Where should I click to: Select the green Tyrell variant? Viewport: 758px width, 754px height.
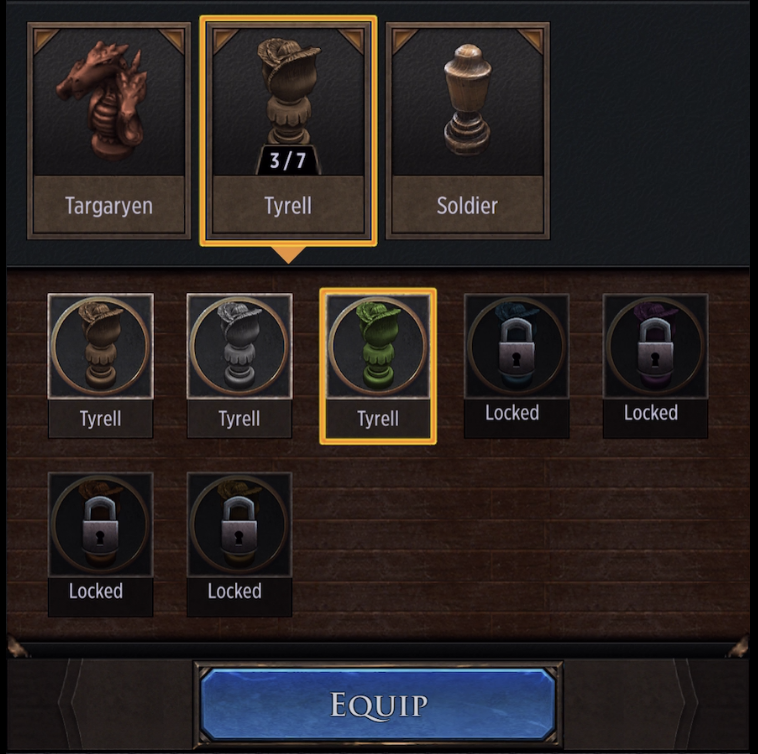378,365
